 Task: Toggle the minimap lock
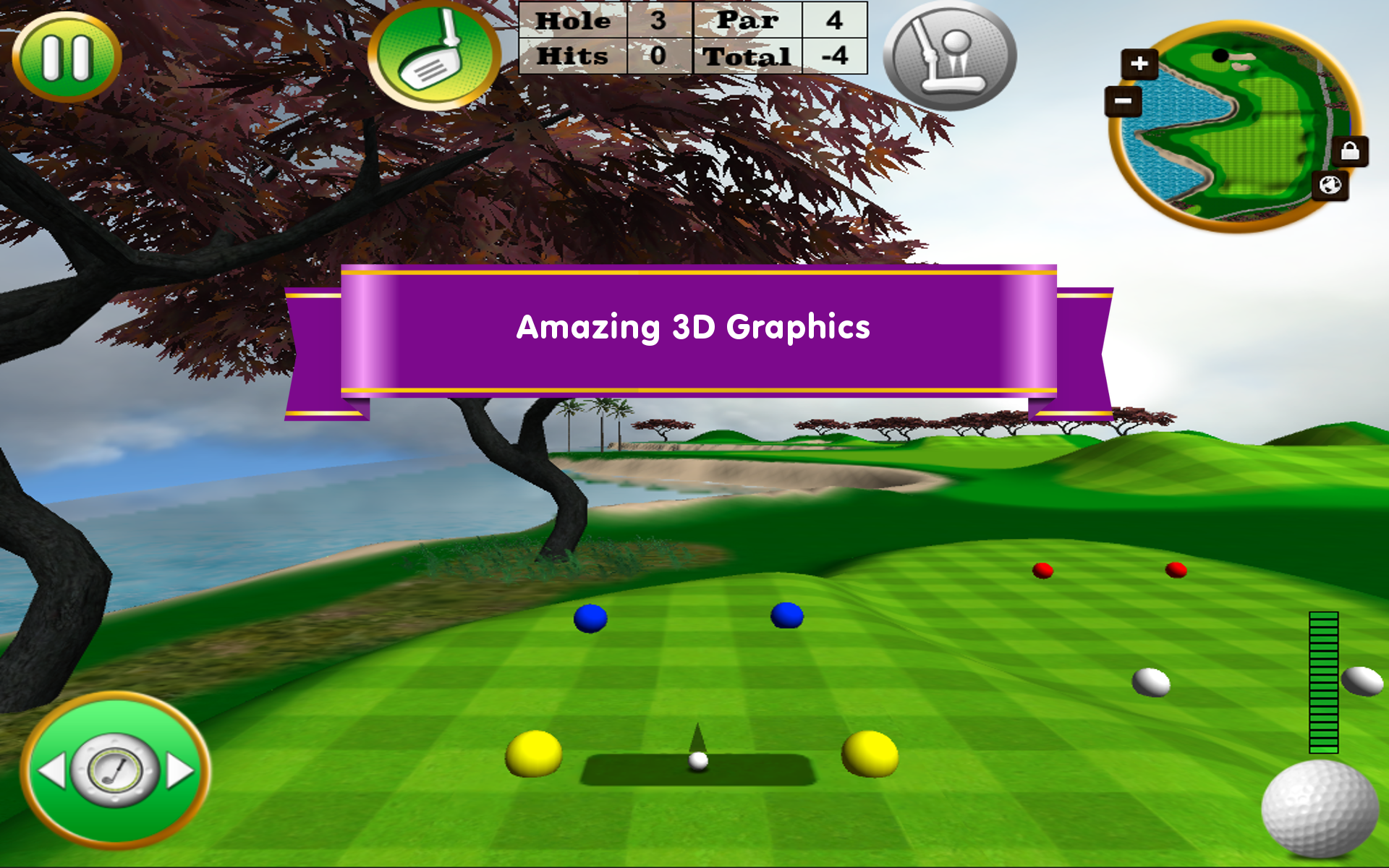(x=1350, y=152)
